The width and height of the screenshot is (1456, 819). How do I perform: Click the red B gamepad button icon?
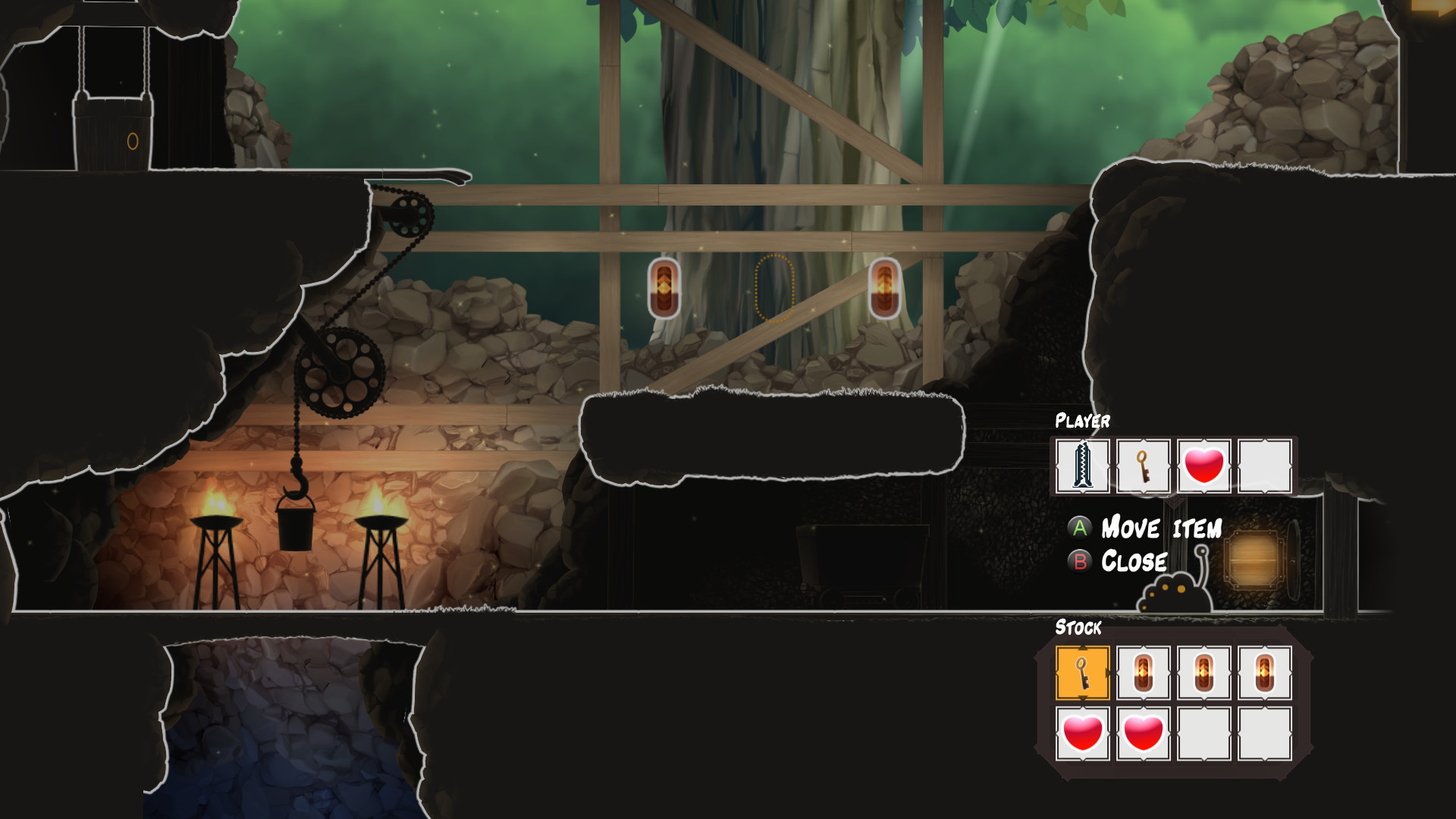1080,562
